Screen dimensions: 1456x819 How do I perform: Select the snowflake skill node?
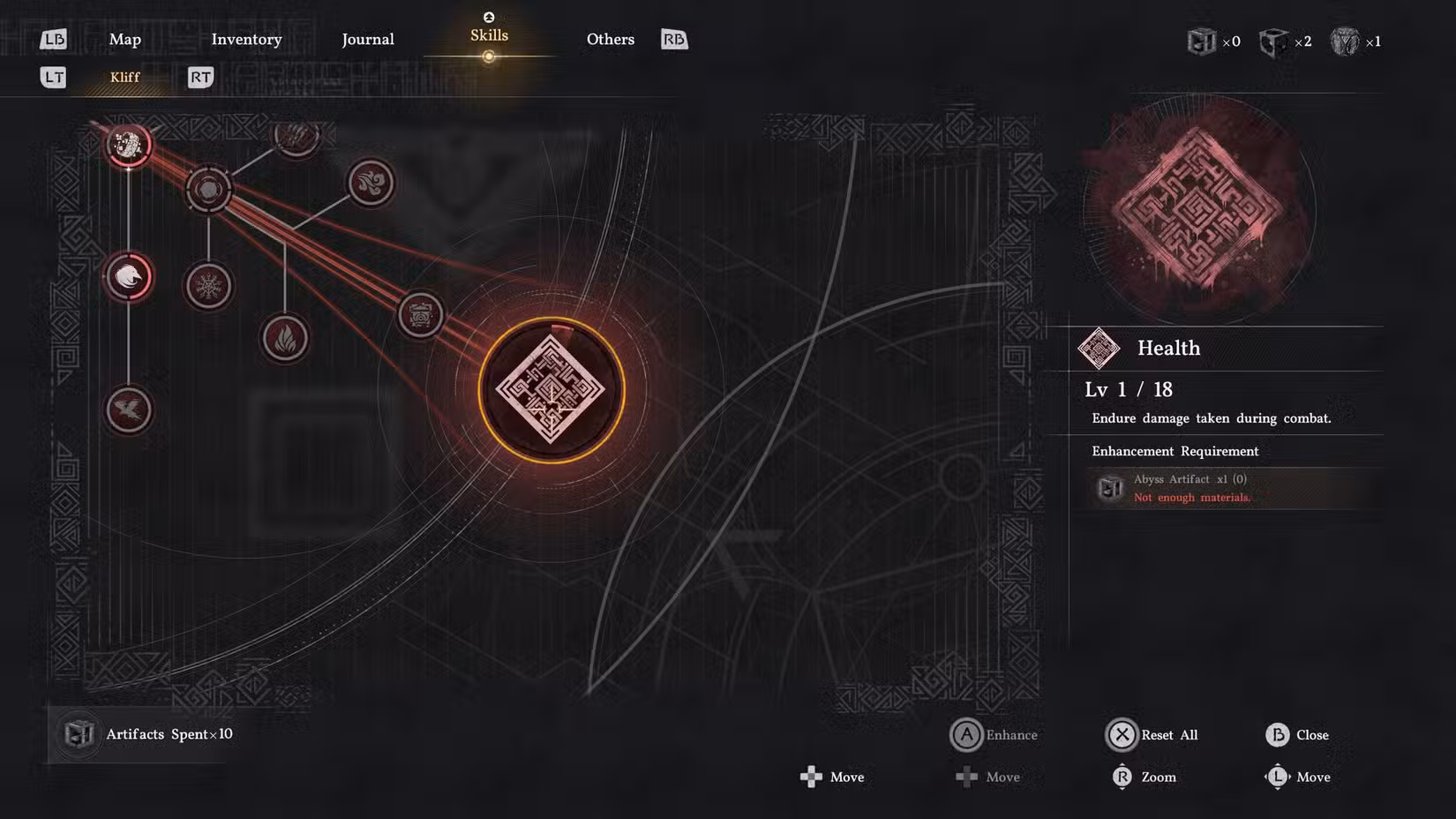[x=208, y=286]
